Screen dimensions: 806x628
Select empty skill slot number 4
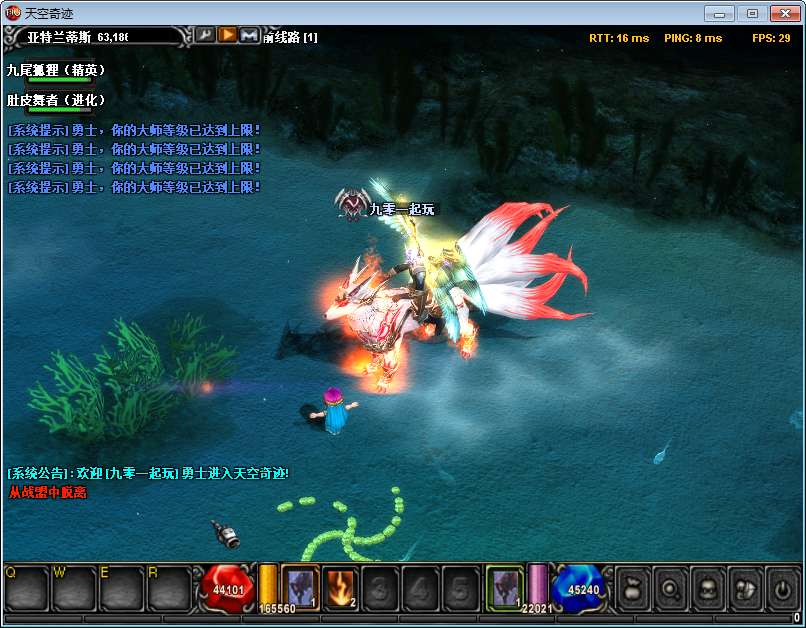420,588
